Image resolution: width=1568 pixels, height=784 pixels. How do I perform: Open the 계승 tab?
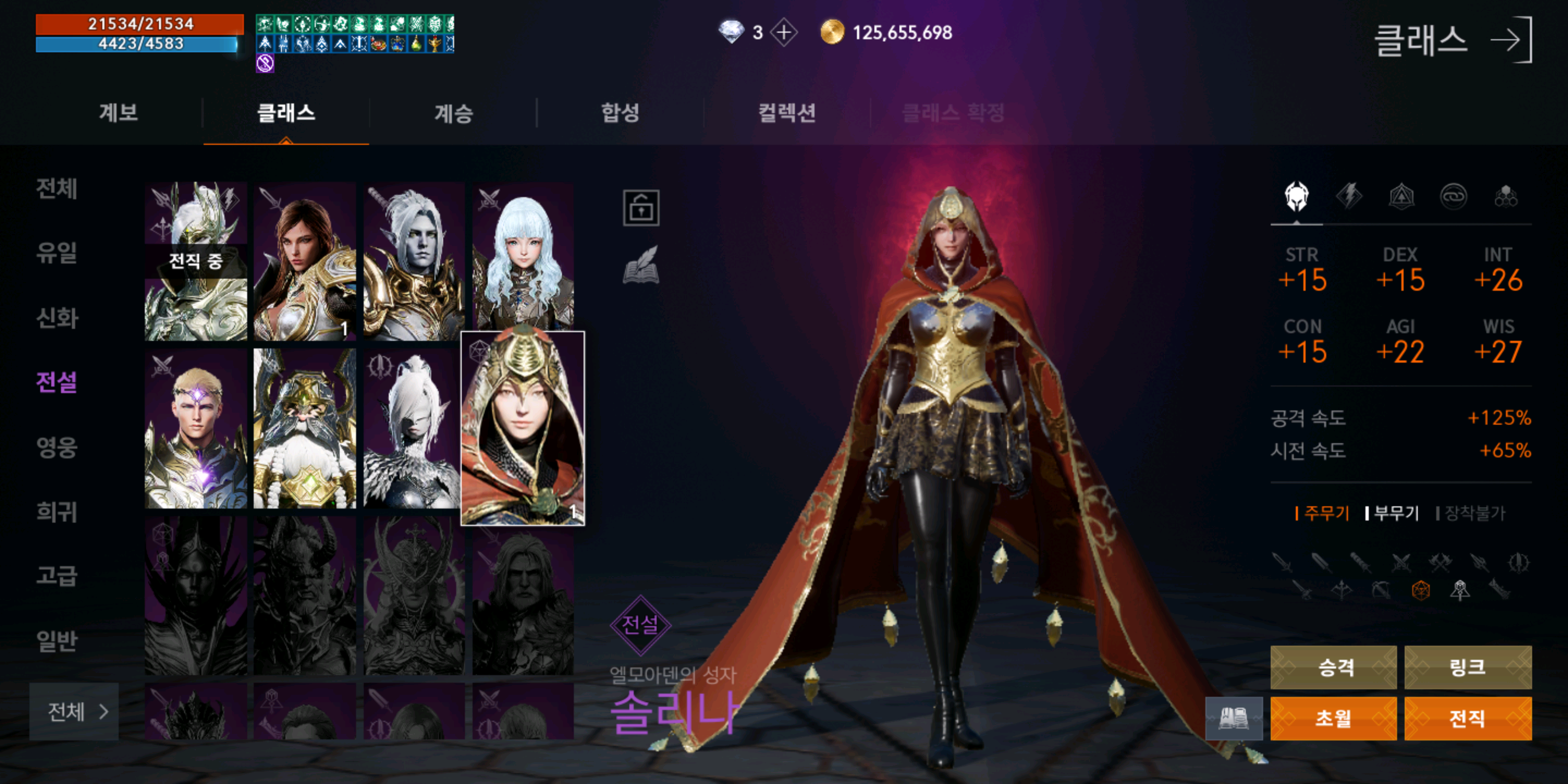point(454,113)
